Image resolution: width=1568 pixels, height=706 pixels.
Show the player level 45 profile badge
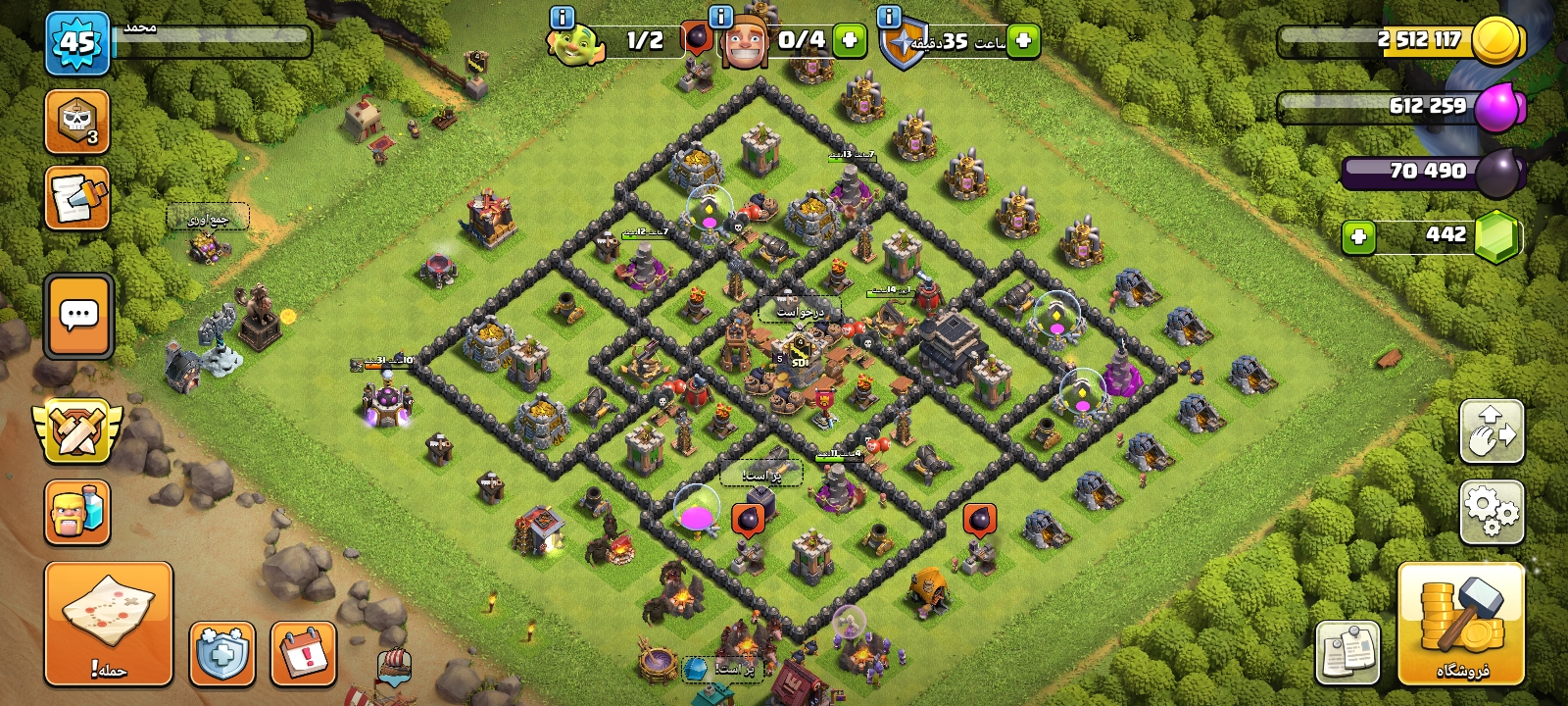77,43
